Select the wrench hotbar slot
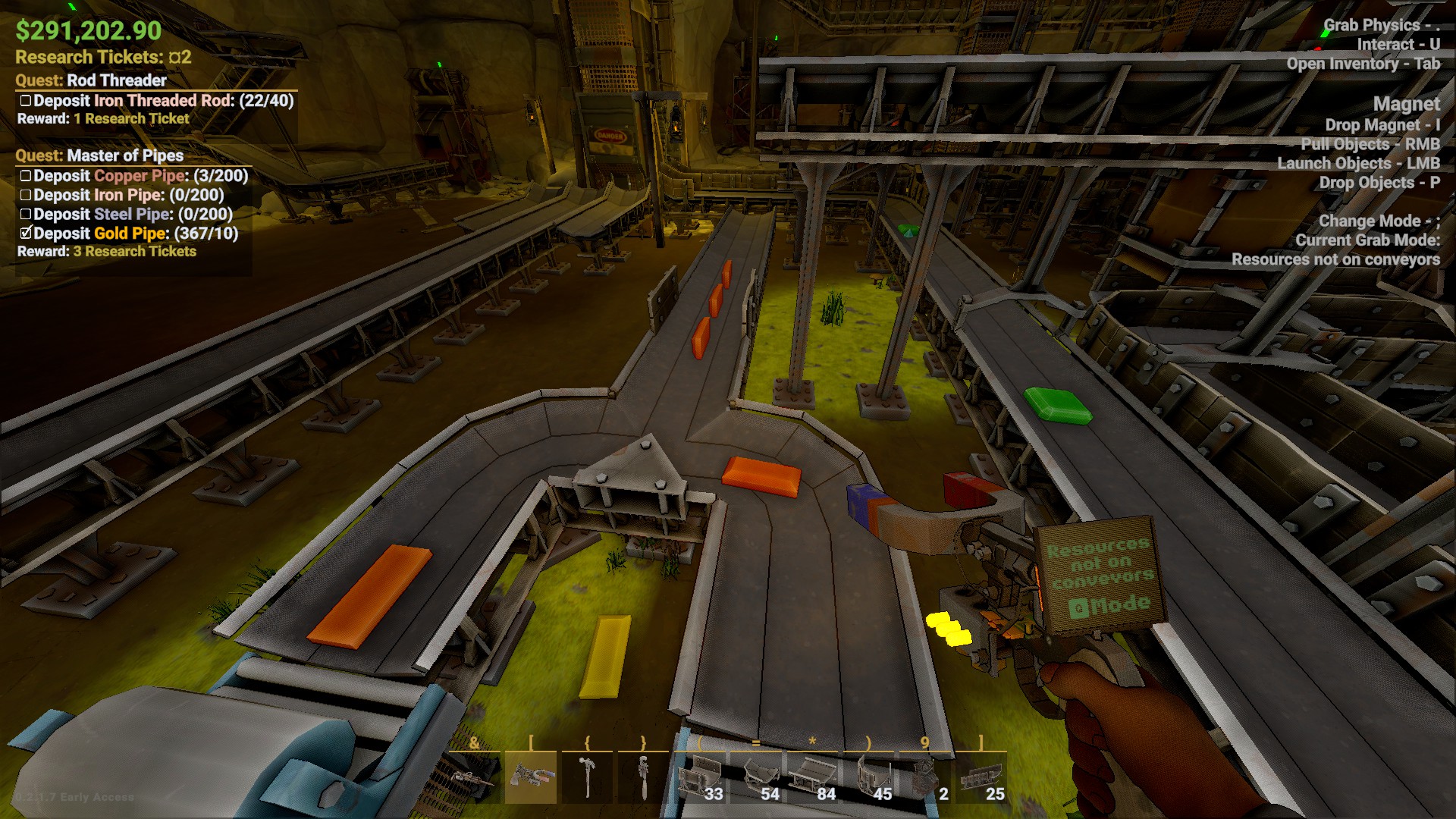 [643, 777]
